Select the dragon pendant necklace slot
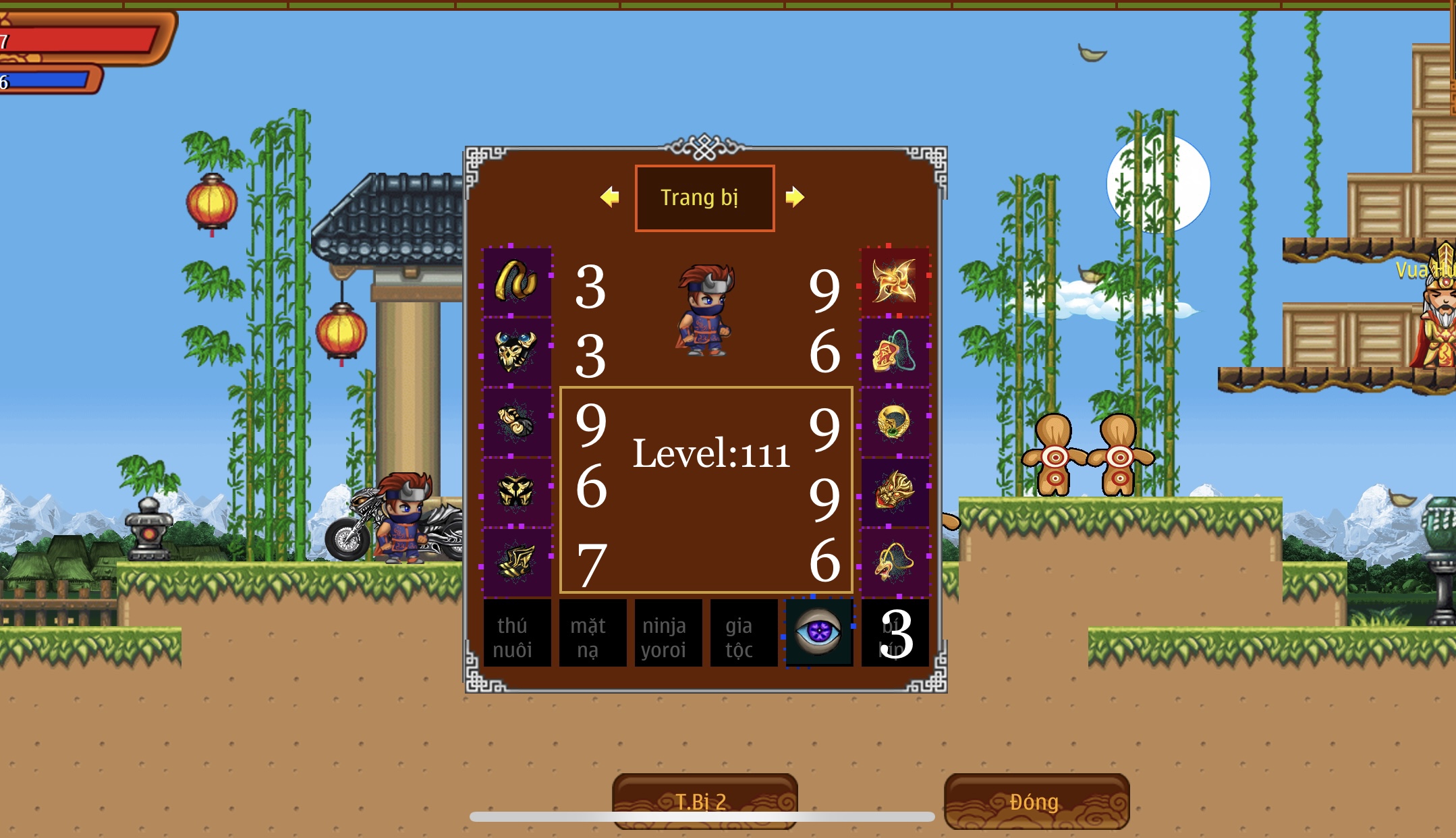The width and height of the screenshot is (1456, 838). [x=895, y=562]
